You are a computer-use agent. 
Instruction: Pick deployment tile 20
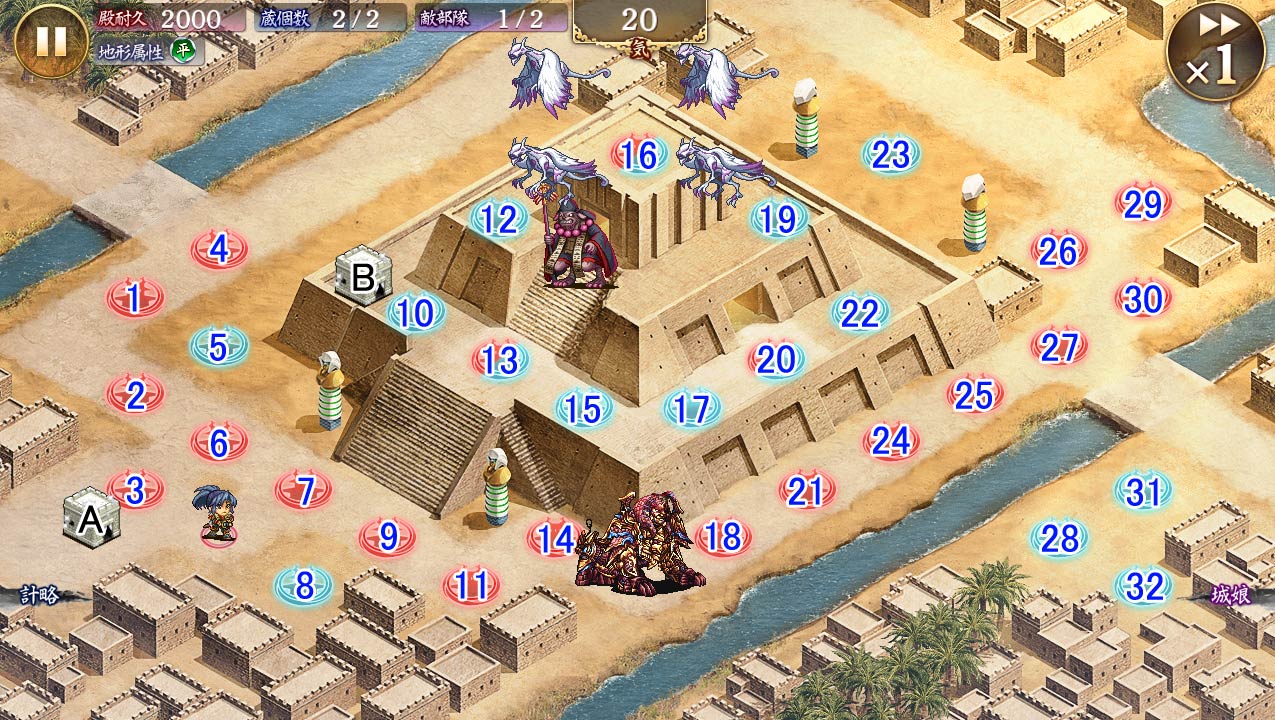point(776,360)
